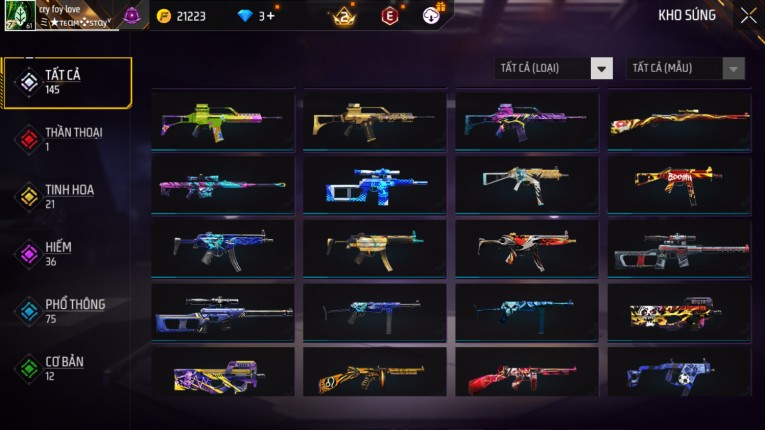Select the lime green rifle skin
Viewport: 765px width, 430px height.
(223, 120)
